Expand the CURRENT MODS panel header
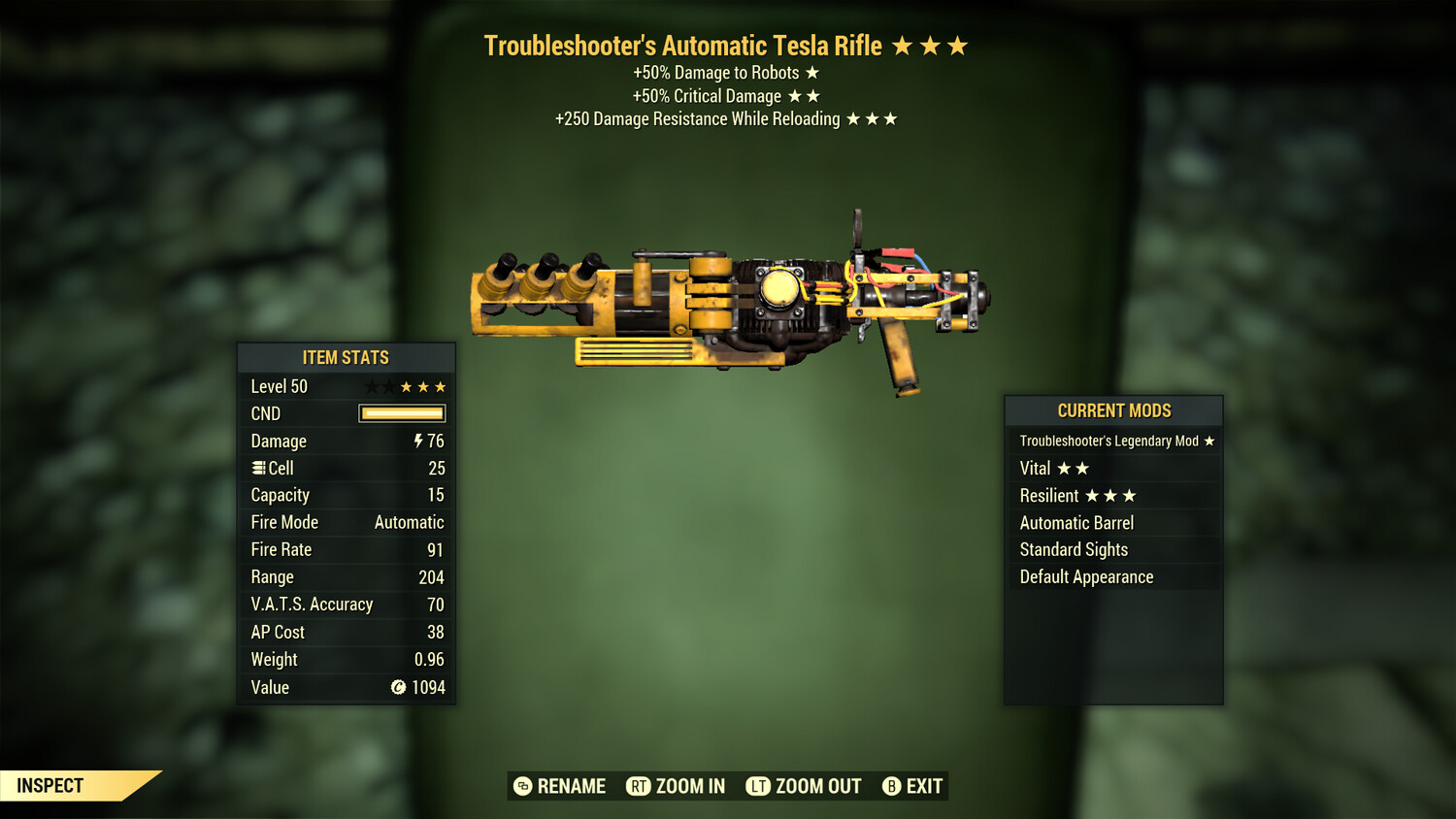1456x819 pixels. (1113, 410)
